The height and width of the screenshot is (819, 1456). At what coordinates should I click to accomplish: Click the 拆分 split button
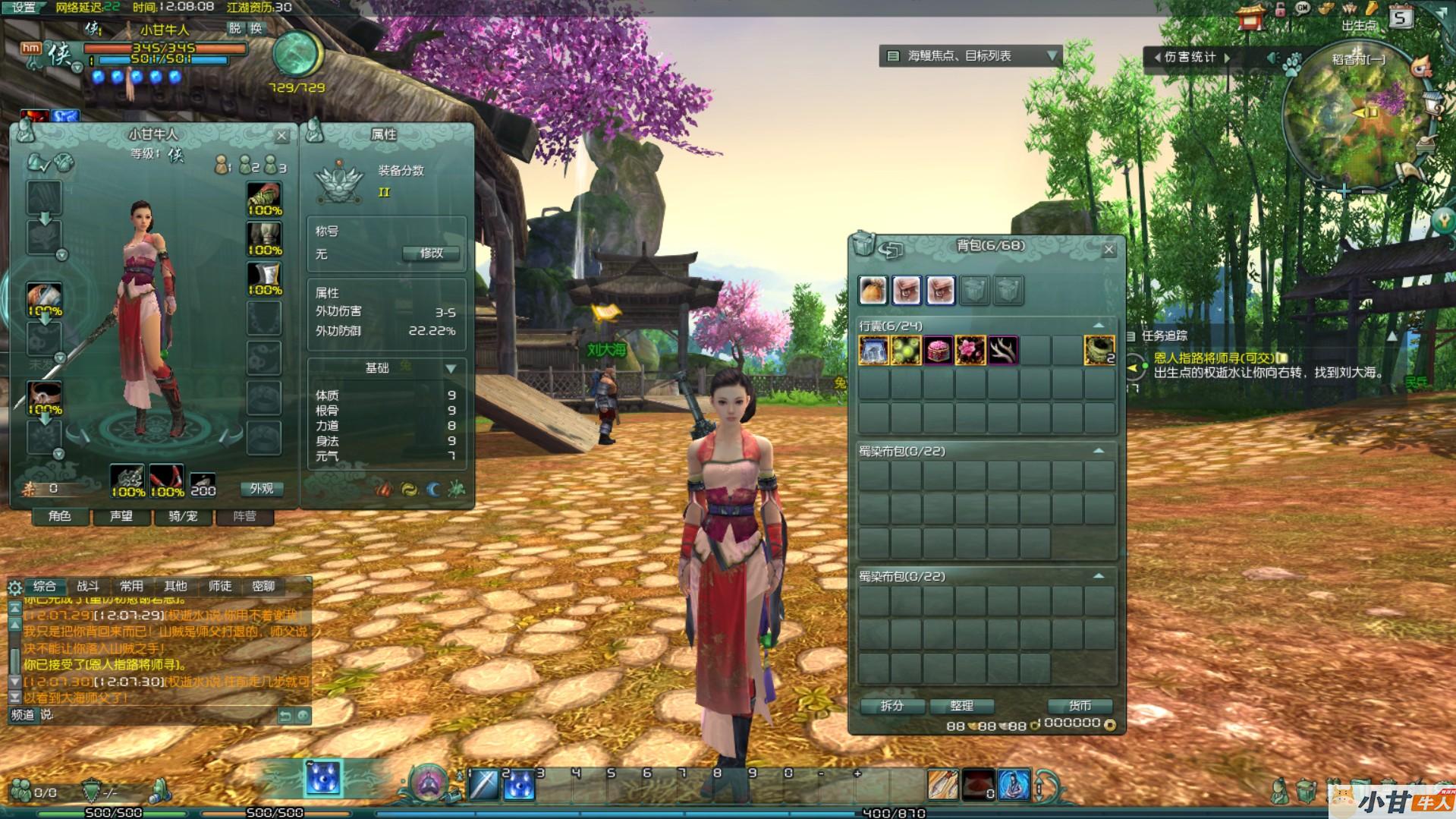point(892,706)
